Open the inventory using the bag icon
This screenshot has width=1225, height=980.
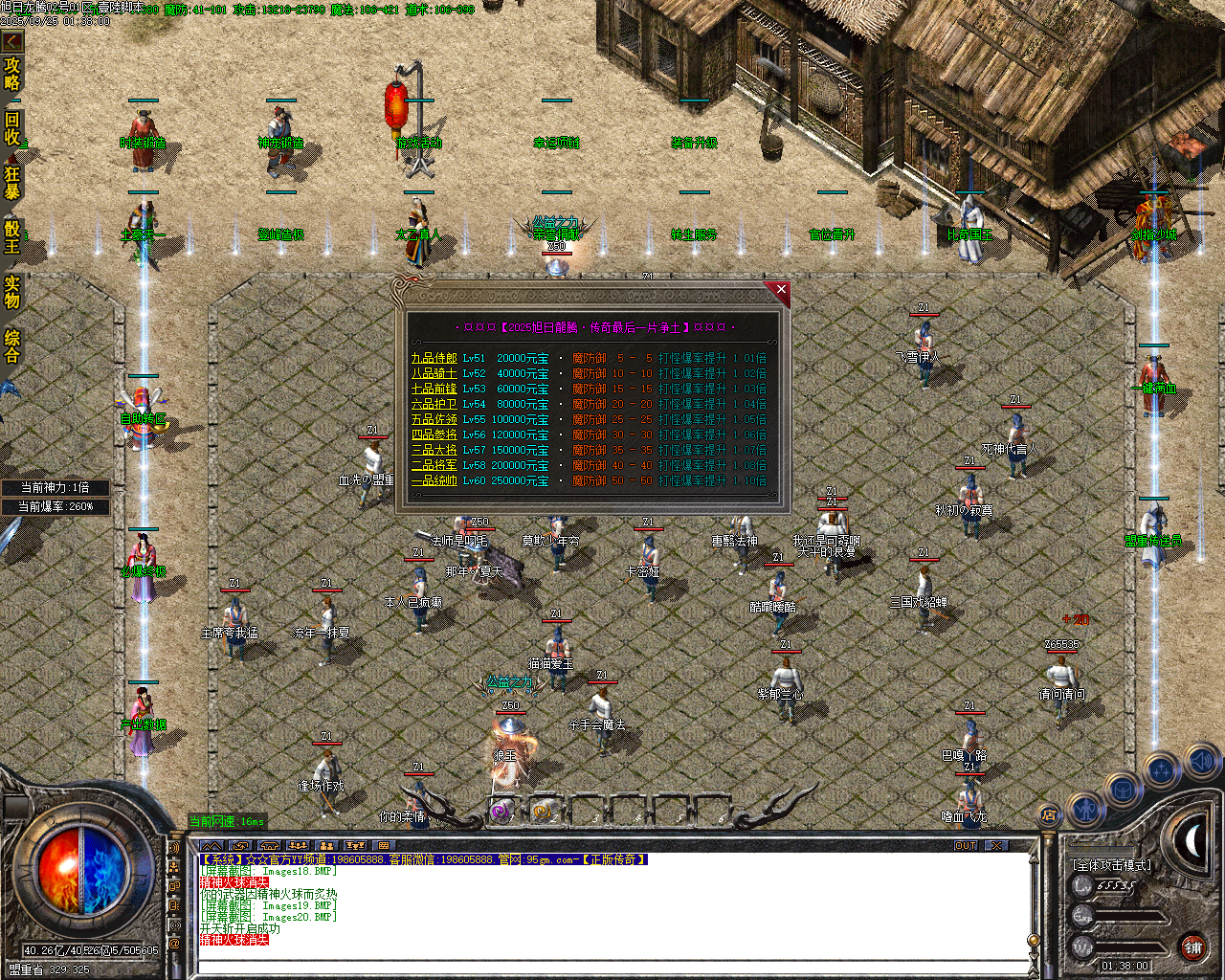tap(1123, 790)
